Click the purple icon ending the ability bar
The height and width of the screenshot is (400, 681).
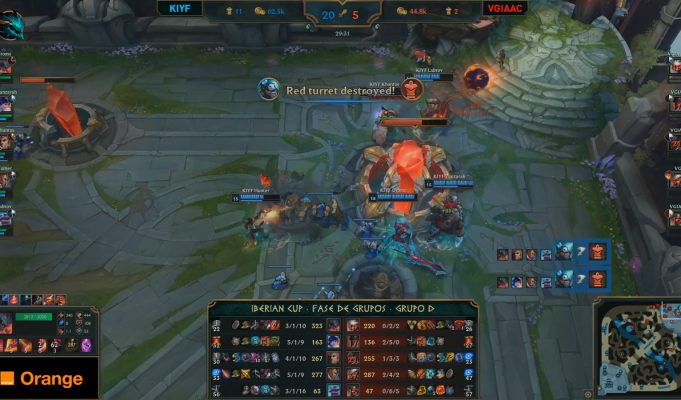pos(86,345)
